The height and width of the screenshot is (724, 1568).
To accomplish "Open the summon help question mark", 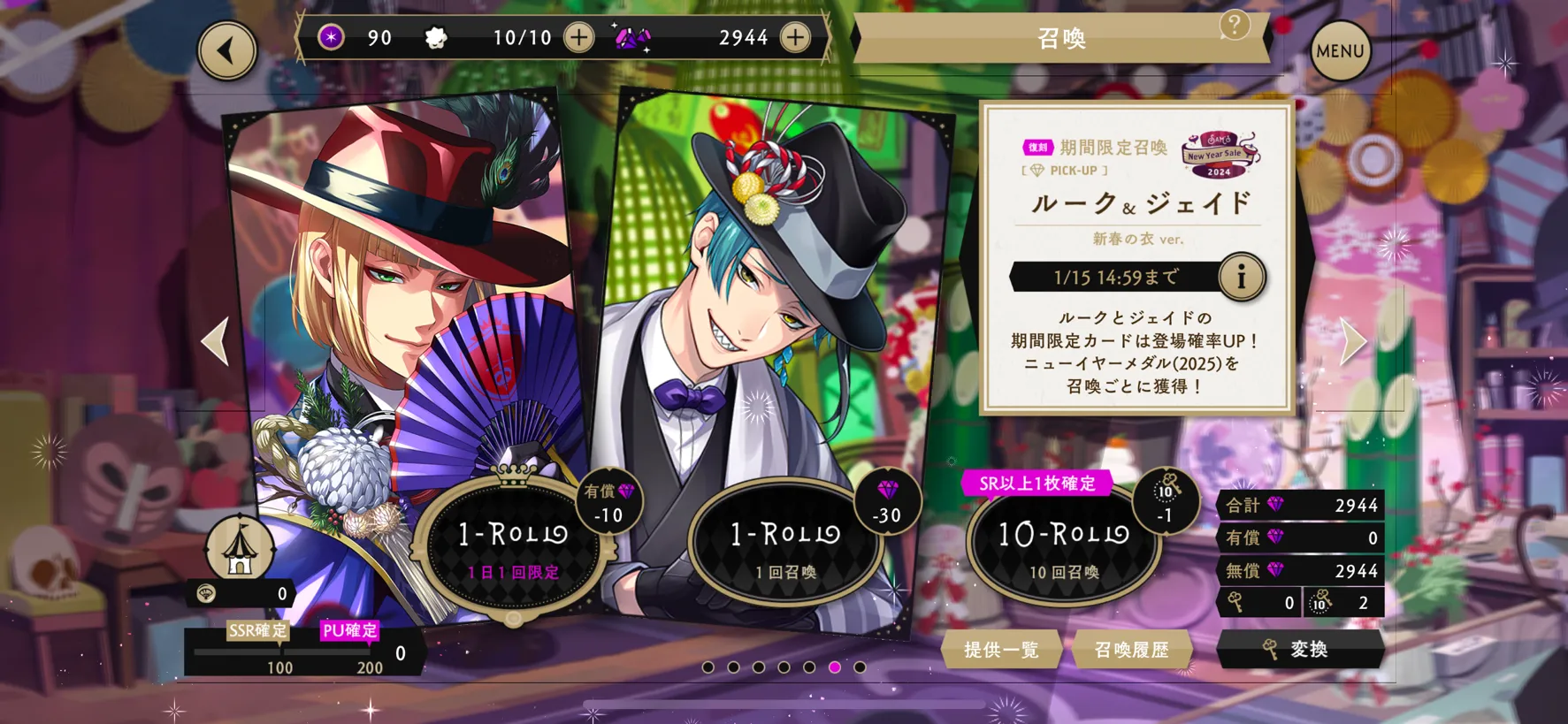I will (1234, 26).
